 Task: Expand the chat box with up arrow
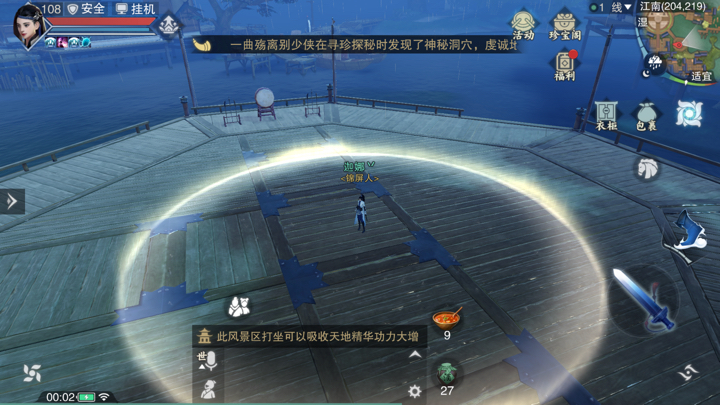pyautogui.click(x=415, y=355)
